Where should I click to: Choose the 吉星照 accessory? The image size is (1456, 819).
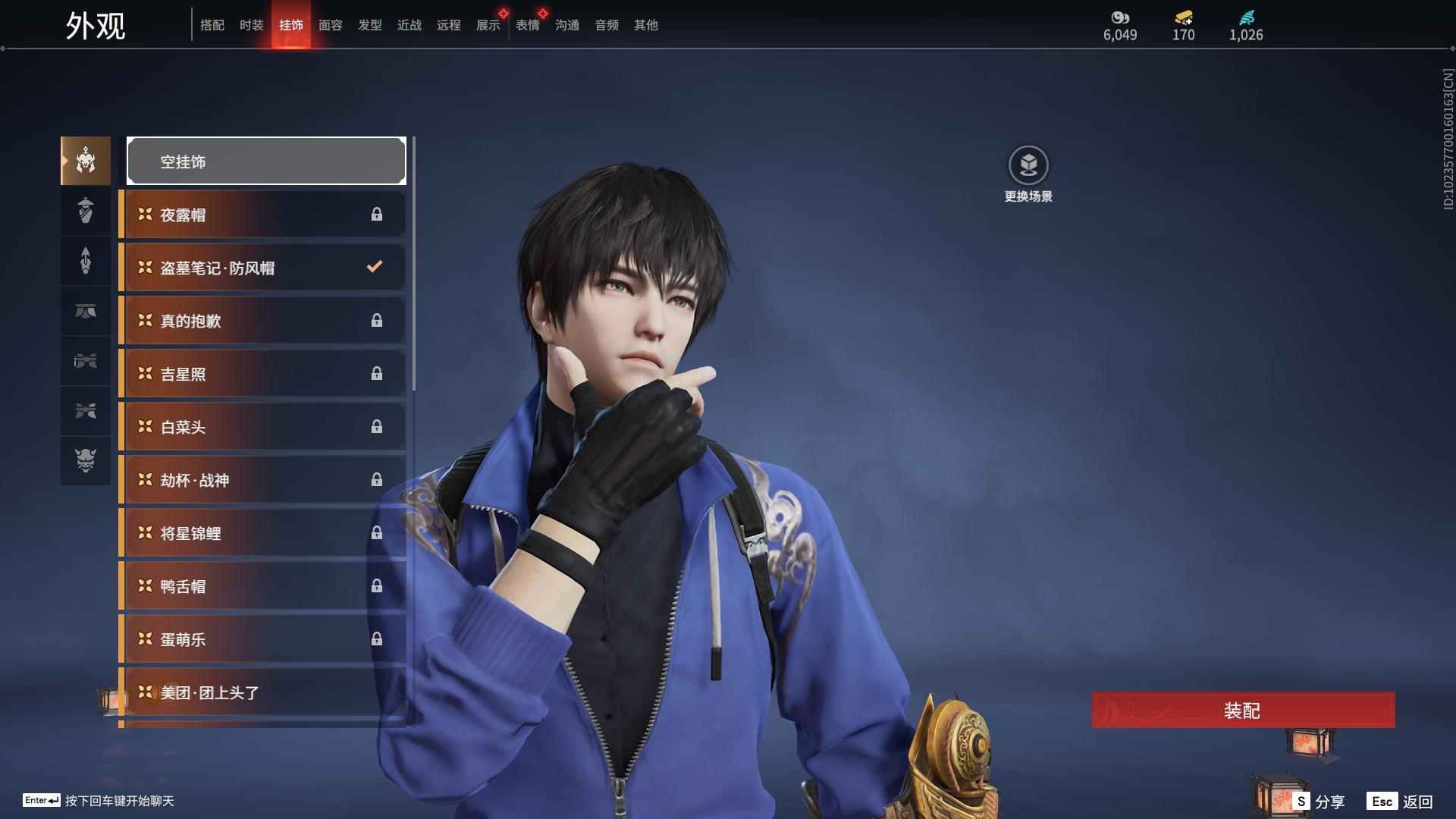(262, 374)
